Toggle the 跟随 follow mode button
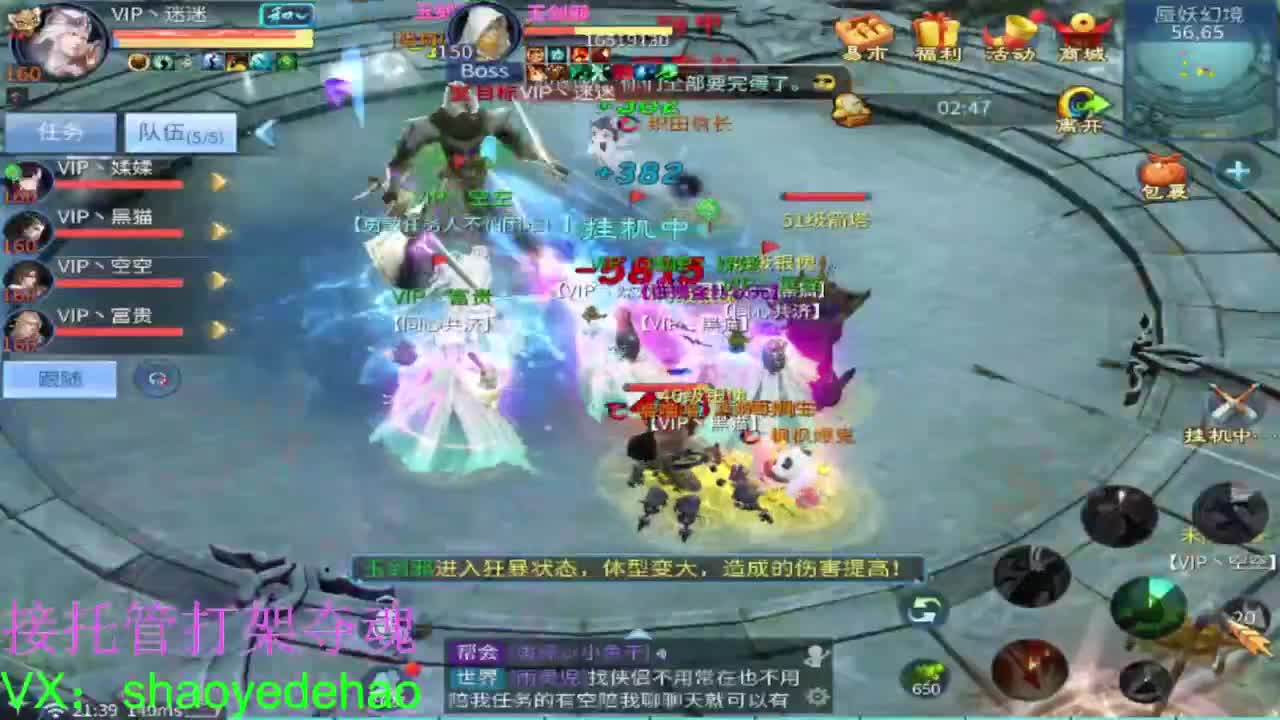This screenshot has width=1280, height=720. [58, 378]
